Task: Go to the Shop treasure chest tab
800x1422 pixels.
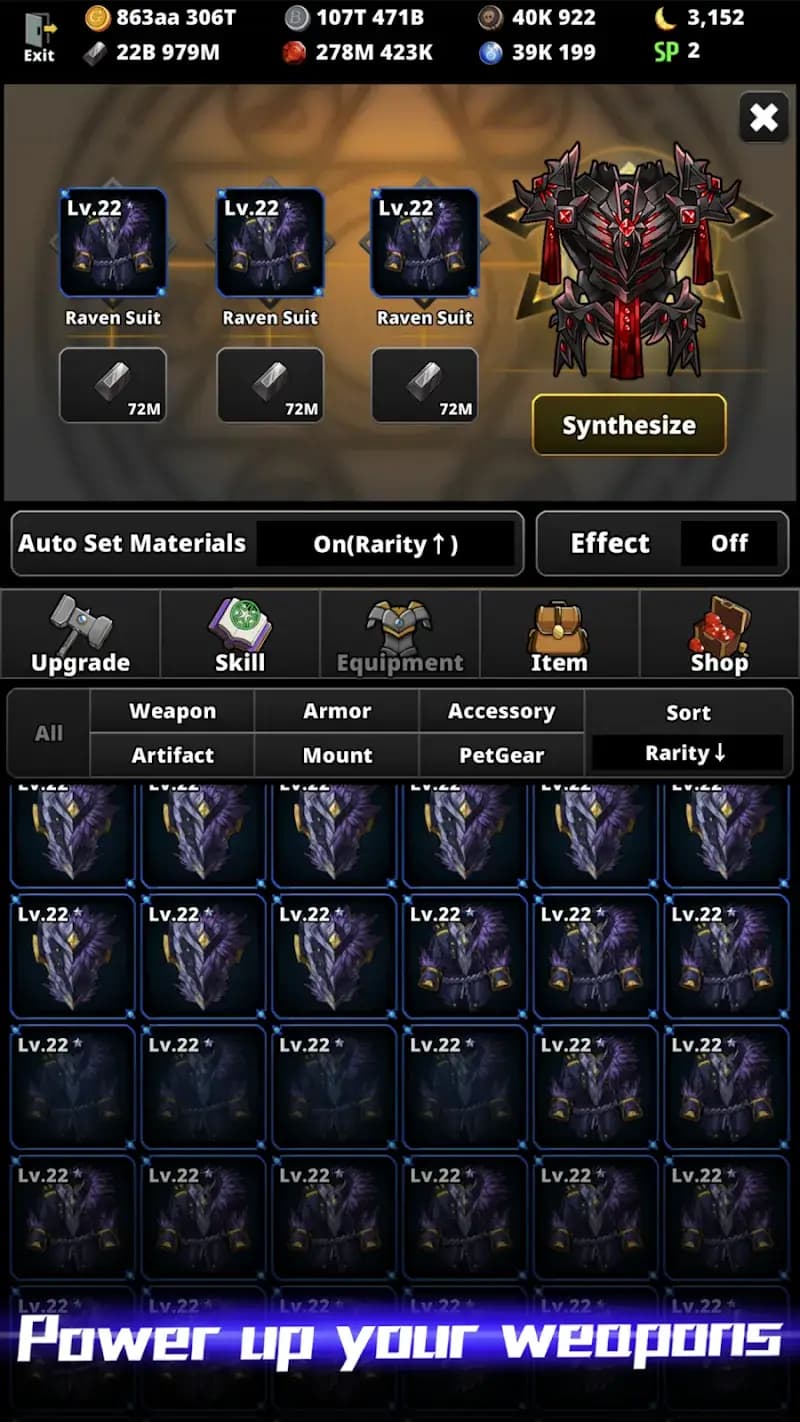Action: (719, 634)
